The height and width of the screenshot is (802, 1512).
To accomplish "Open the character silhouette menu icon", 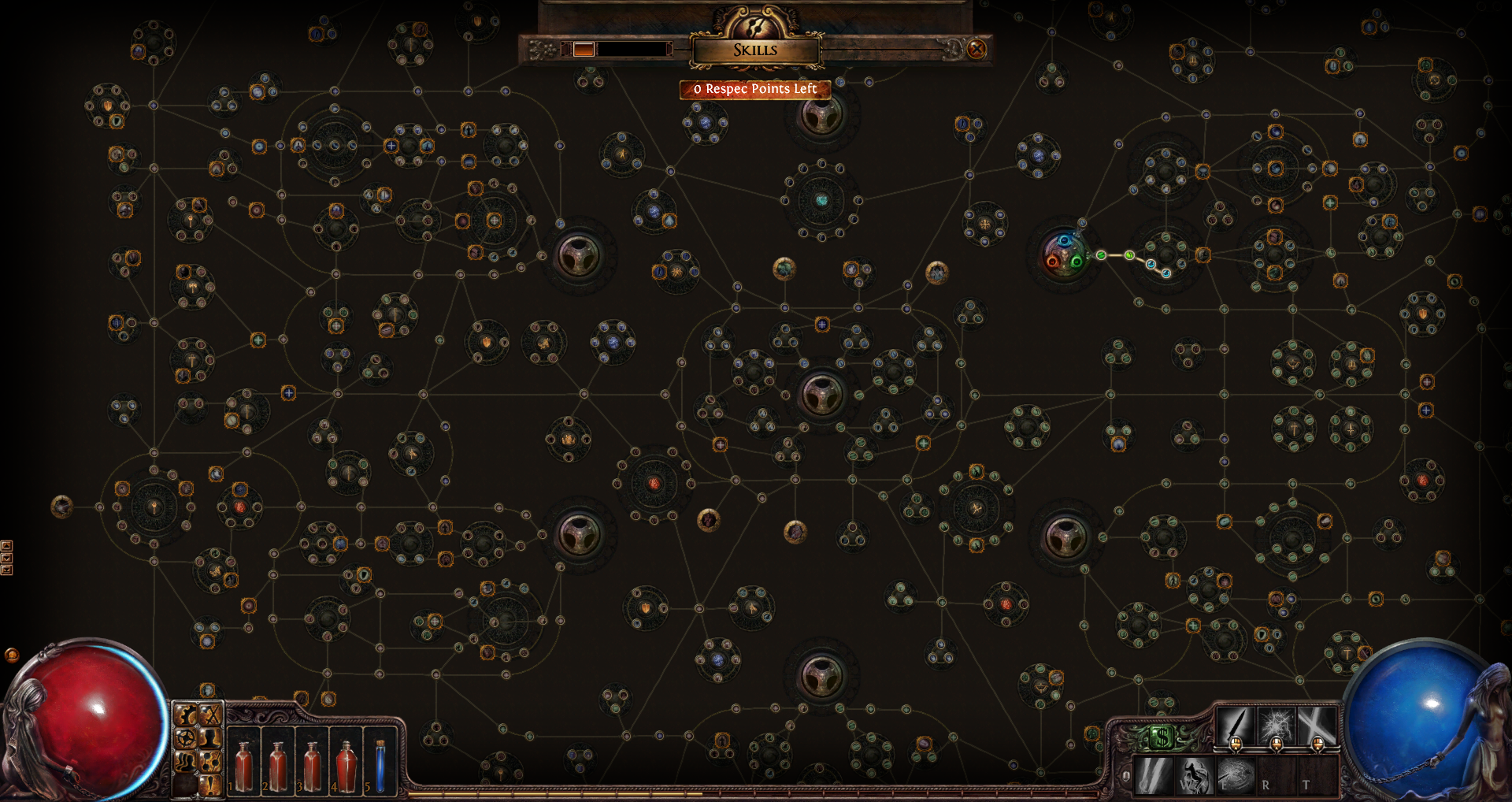I will point(209,738).
